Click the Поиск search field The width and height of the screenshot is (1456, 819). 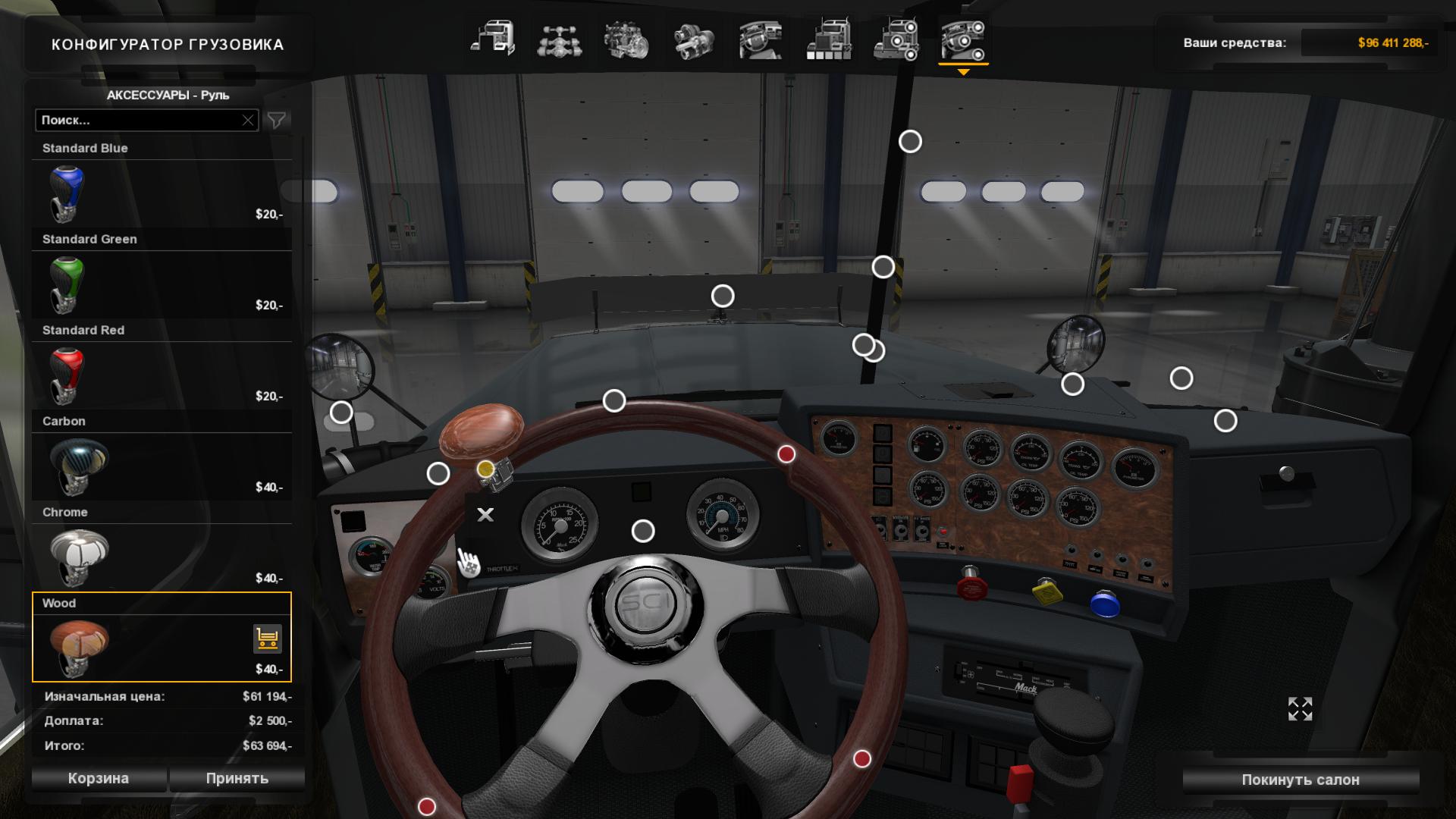click(140, 120)
